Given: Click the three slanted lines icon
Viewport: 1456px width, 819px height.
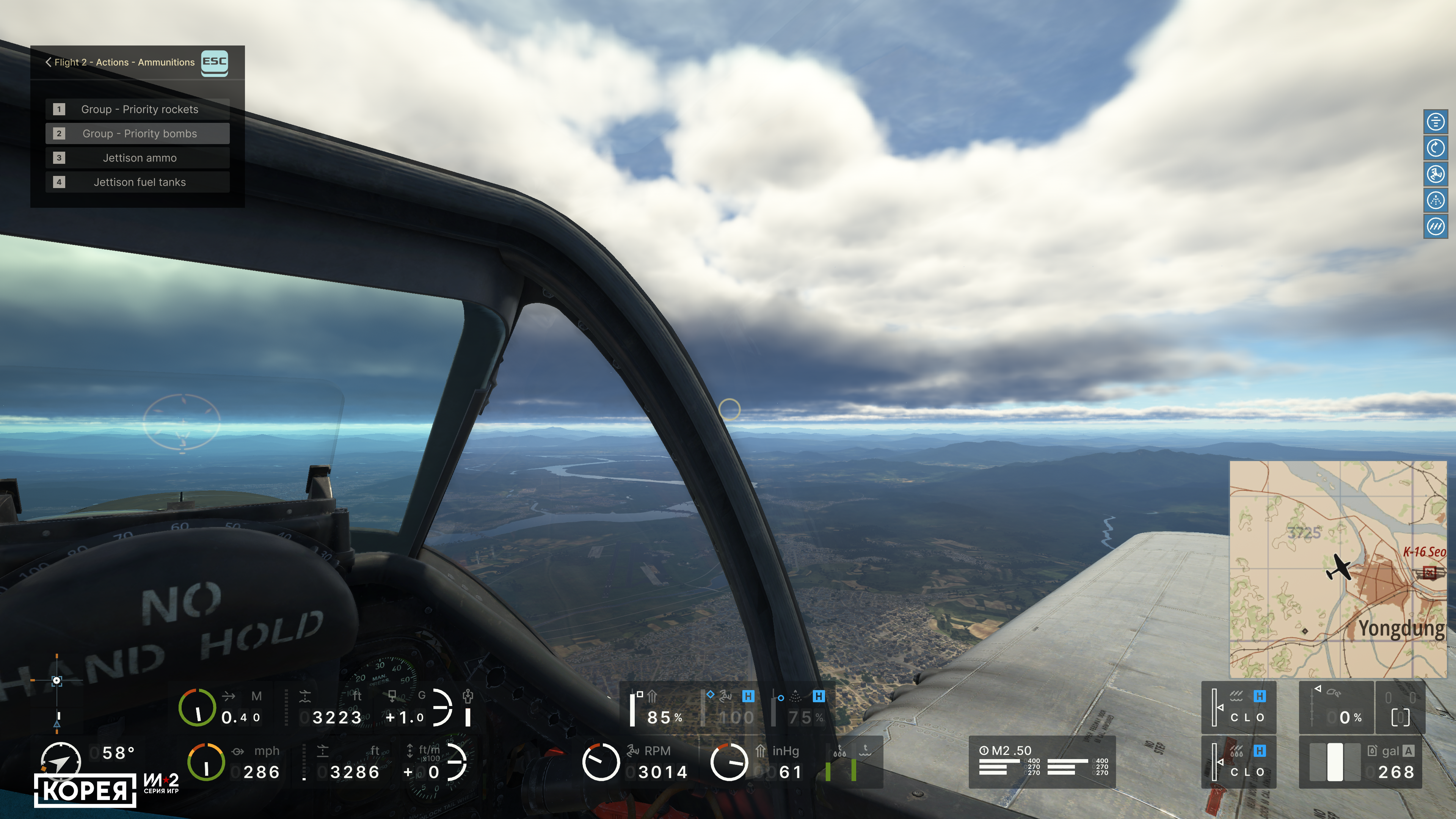Looking at the screenshot, I should (x=1435, y=227).
